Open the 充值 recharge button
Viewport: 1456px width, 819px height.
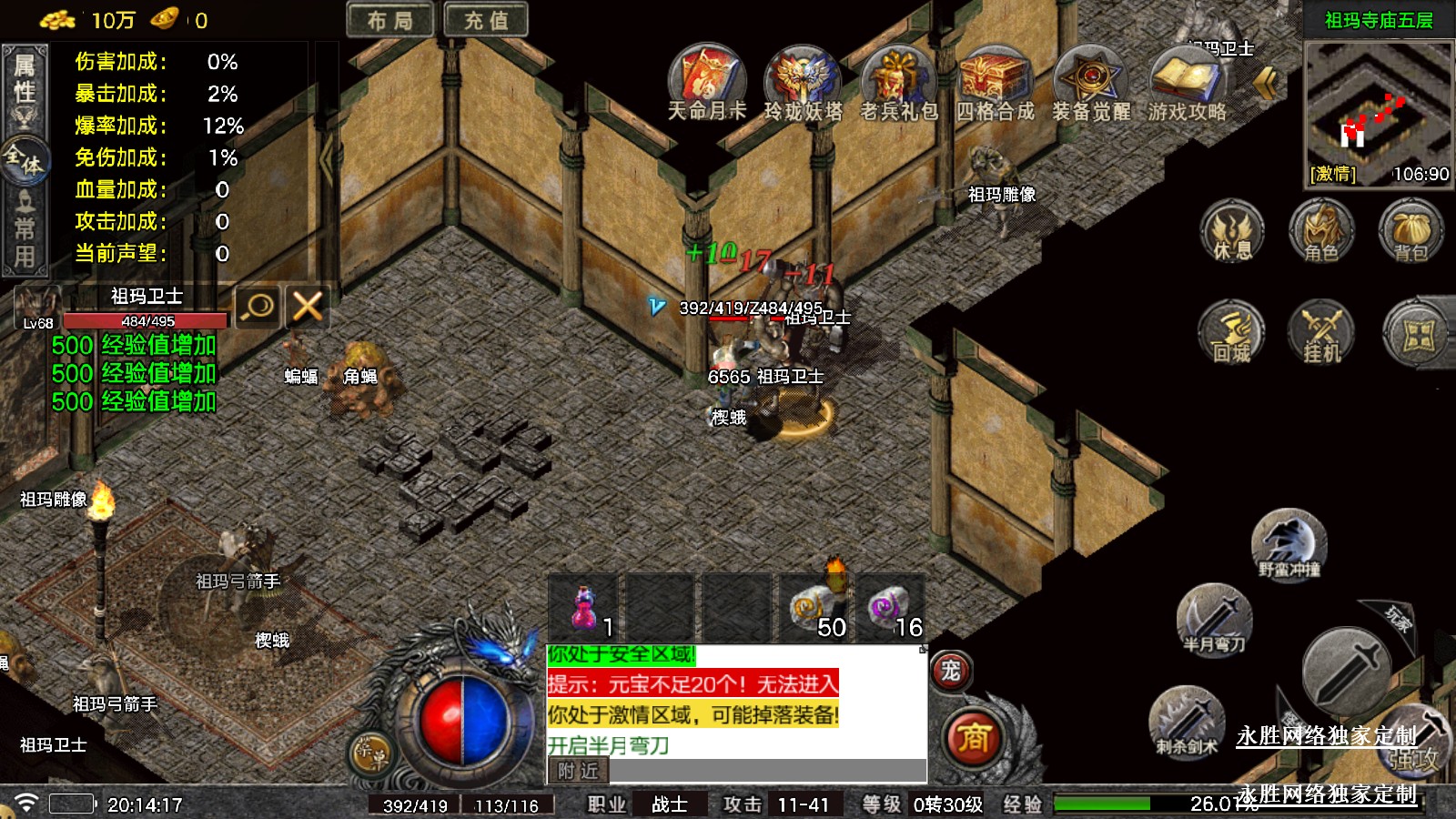(486, 20)
